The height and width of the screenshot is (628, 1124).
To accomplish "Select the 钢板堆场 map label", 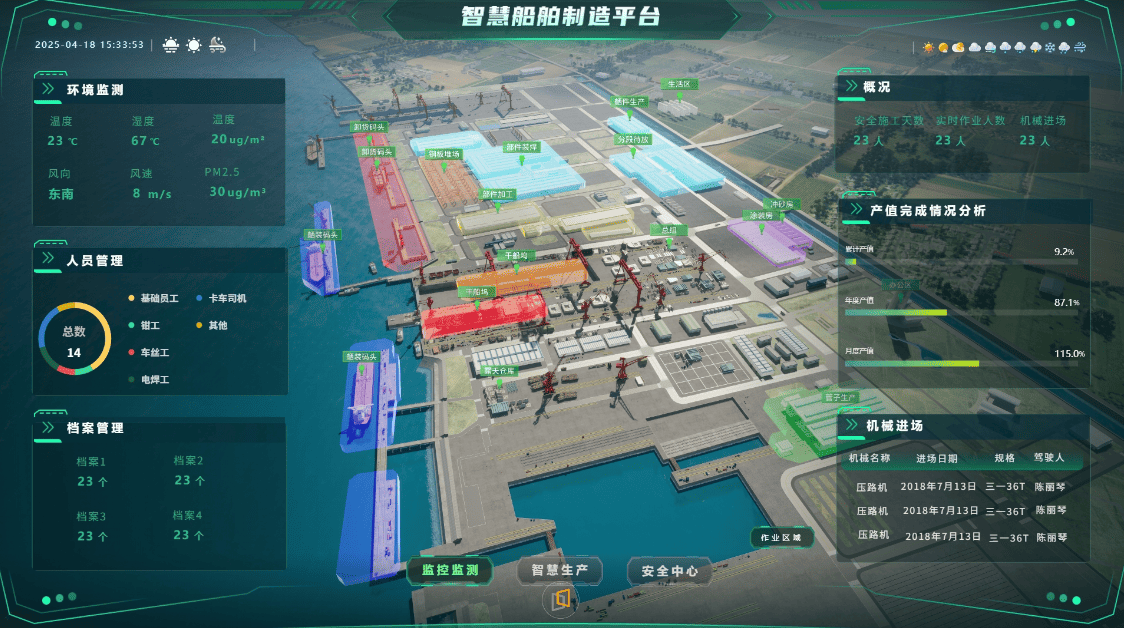I will [443, 154].
